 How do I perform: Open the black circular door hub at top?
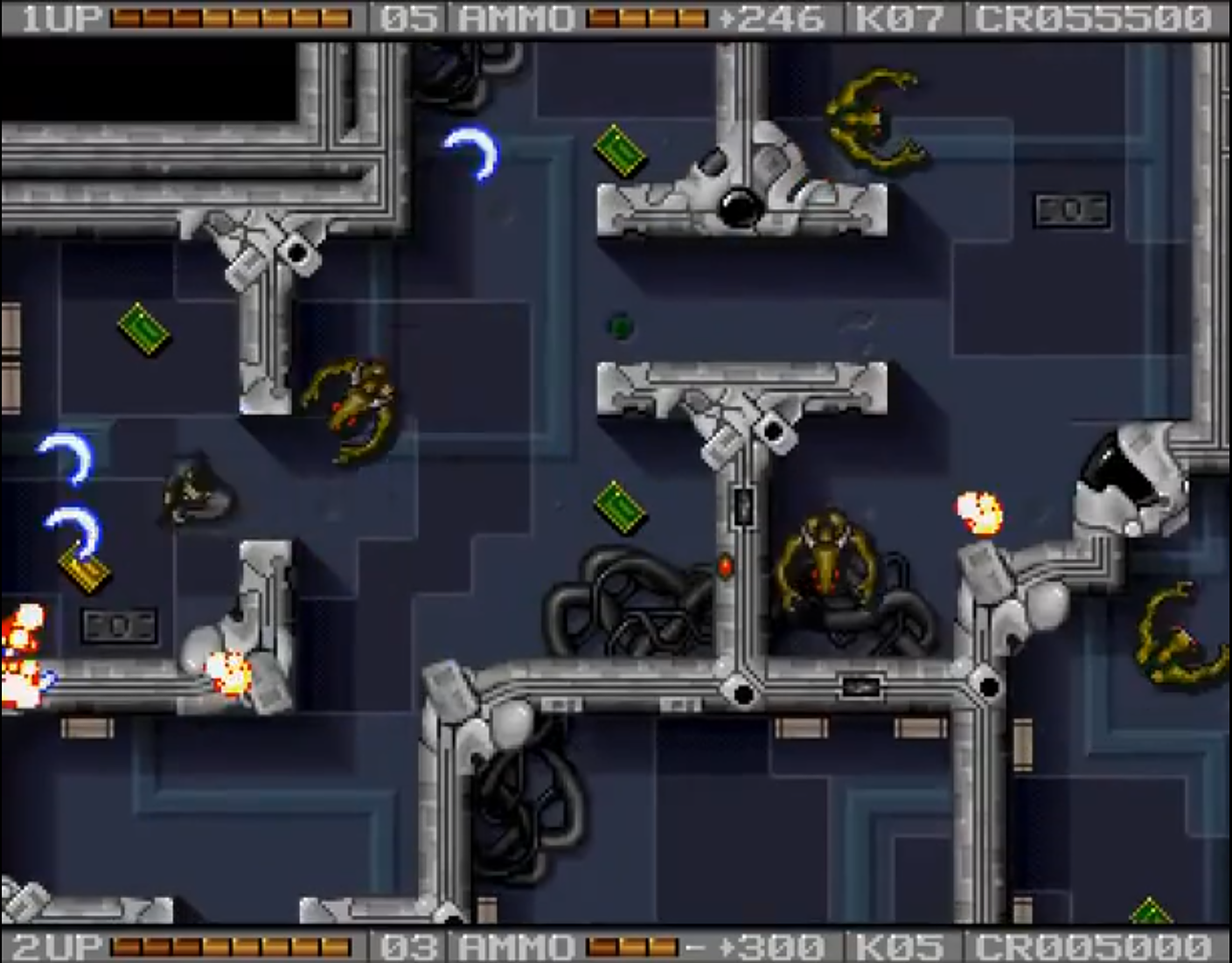coord(739,206)
